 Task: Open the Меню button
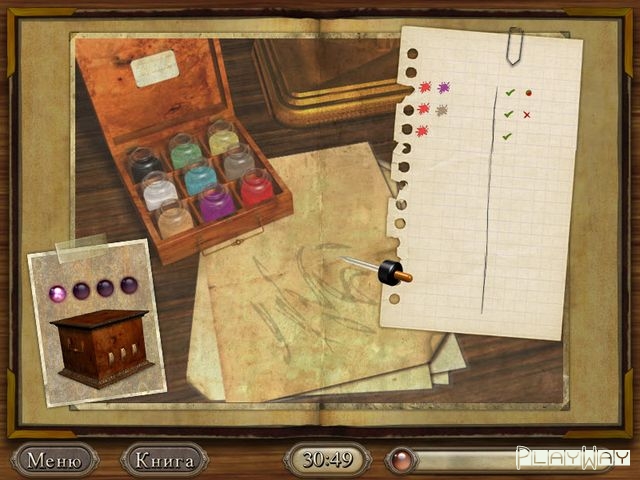(54, 460)
